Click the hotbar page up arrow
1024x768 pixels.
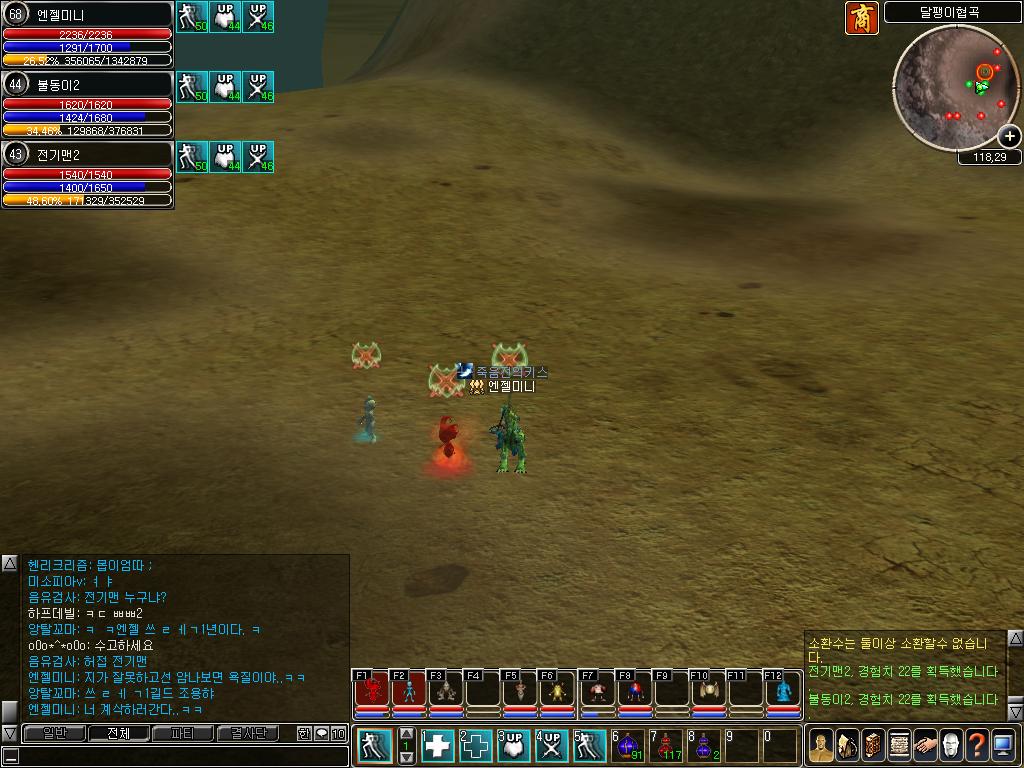[x=406, y=734]
